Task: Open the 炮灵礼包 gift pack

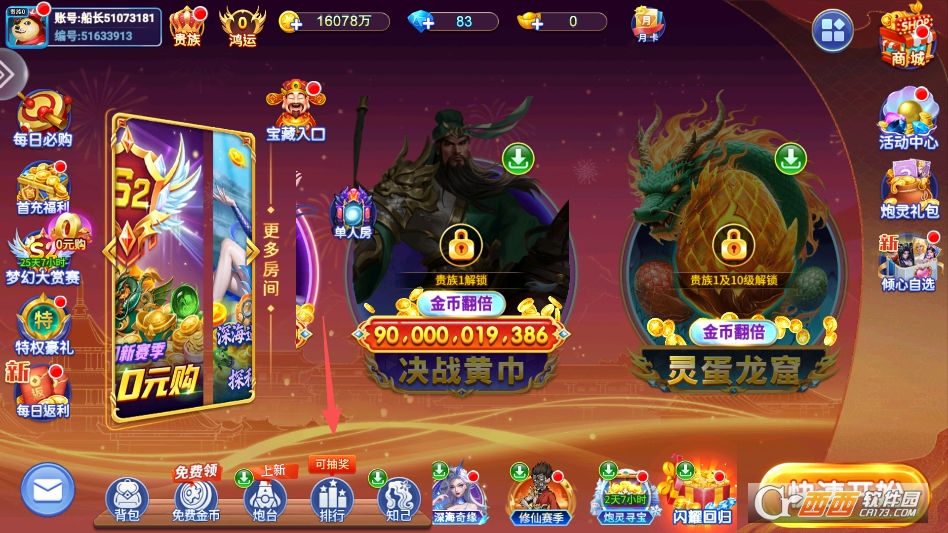Action: pos(908,188)
